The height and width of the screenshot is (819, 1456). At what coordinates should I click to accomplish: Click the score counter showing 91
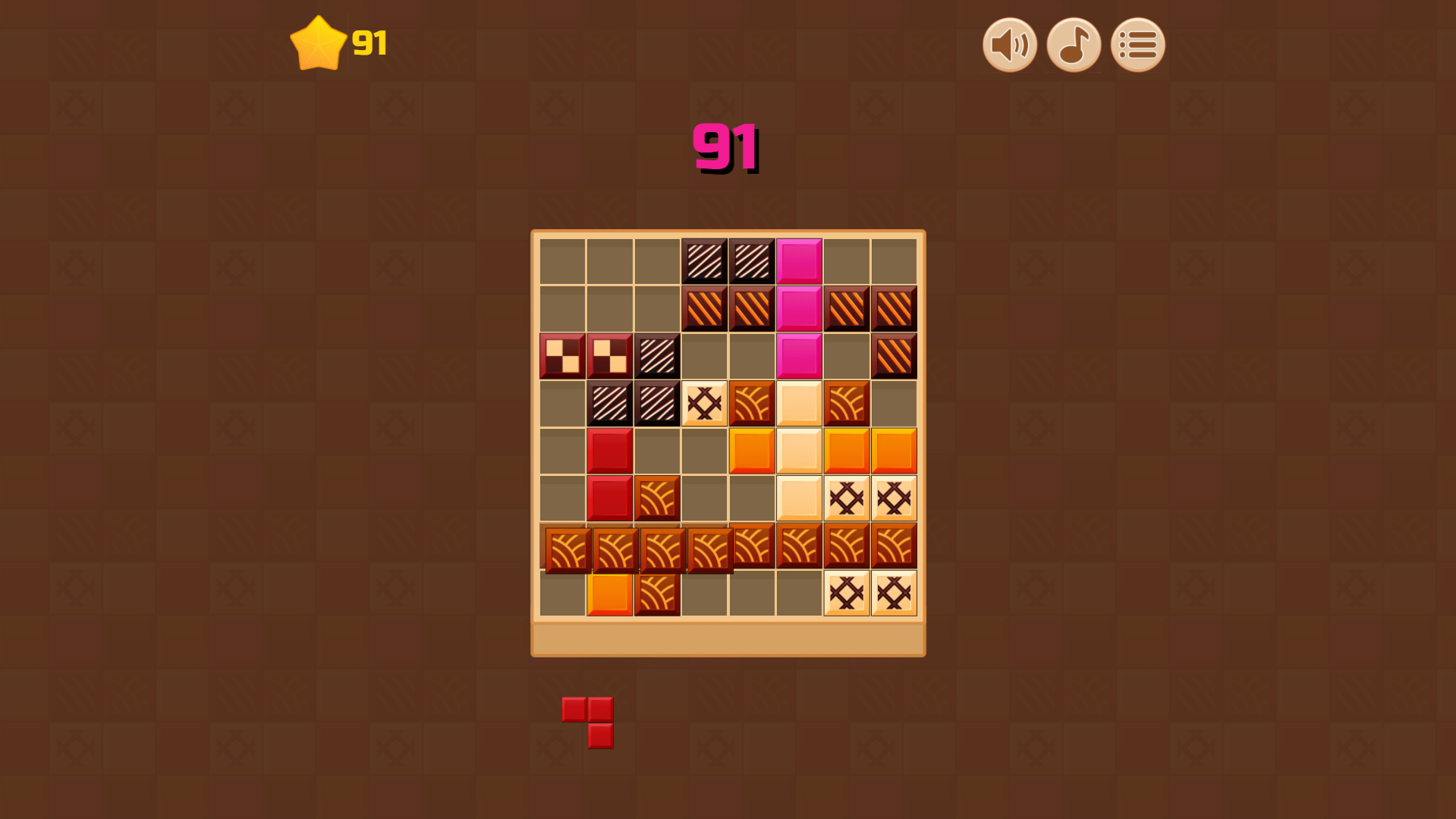[x=725, y=148]
